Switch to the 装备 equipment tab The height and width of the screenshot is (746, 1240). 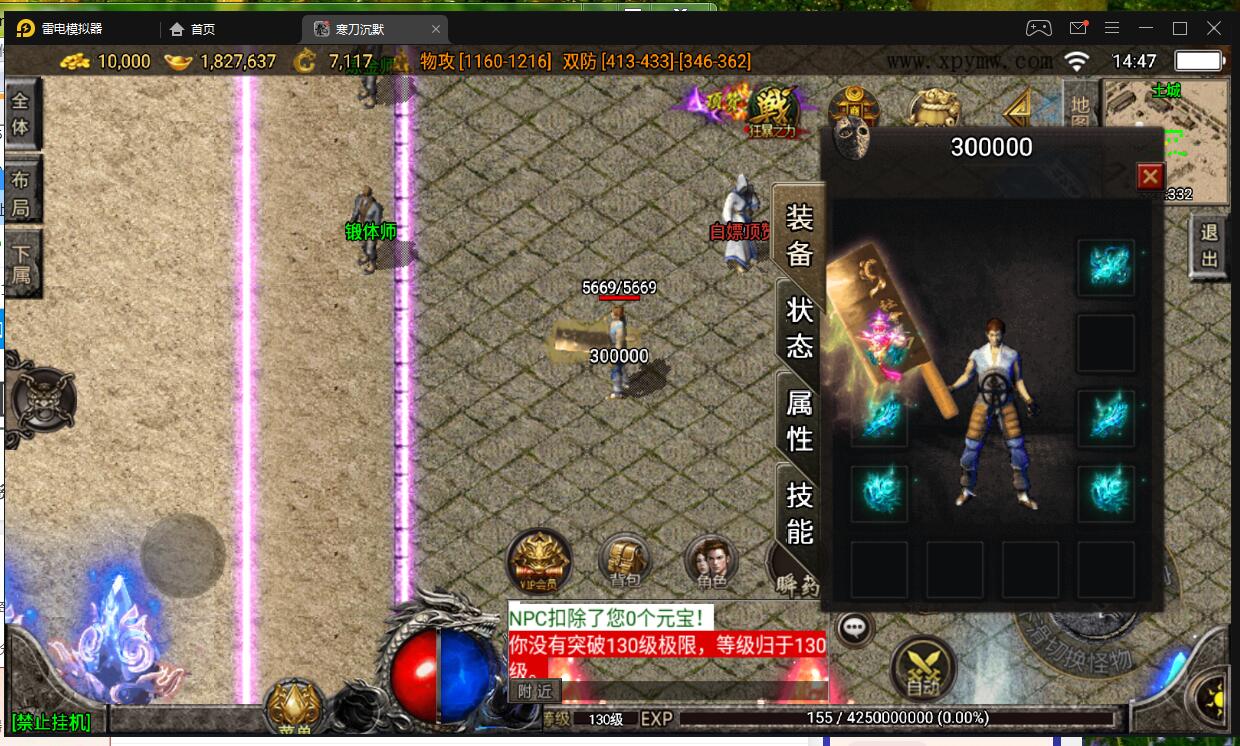pyautogui.click(x=799, y=235)
